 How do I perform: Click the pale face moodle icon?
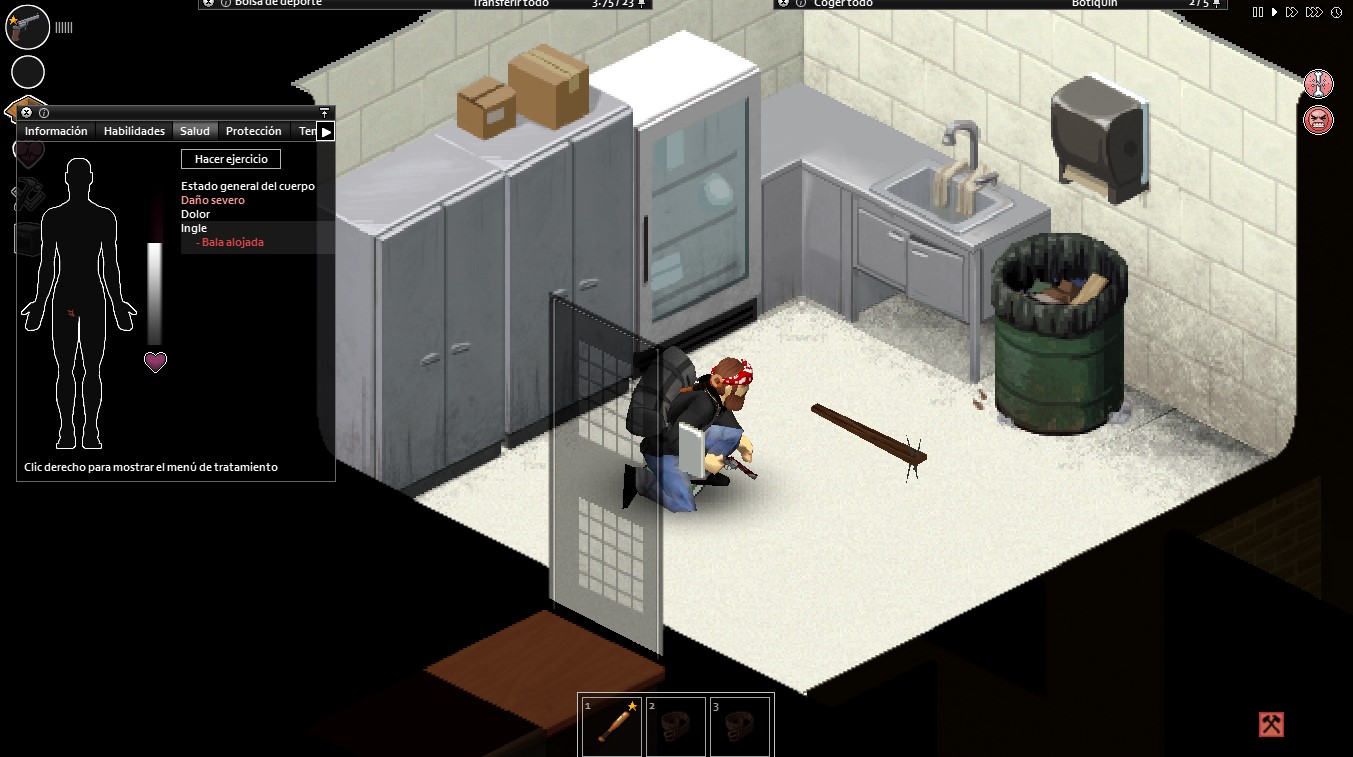[x=1319, y=84]
